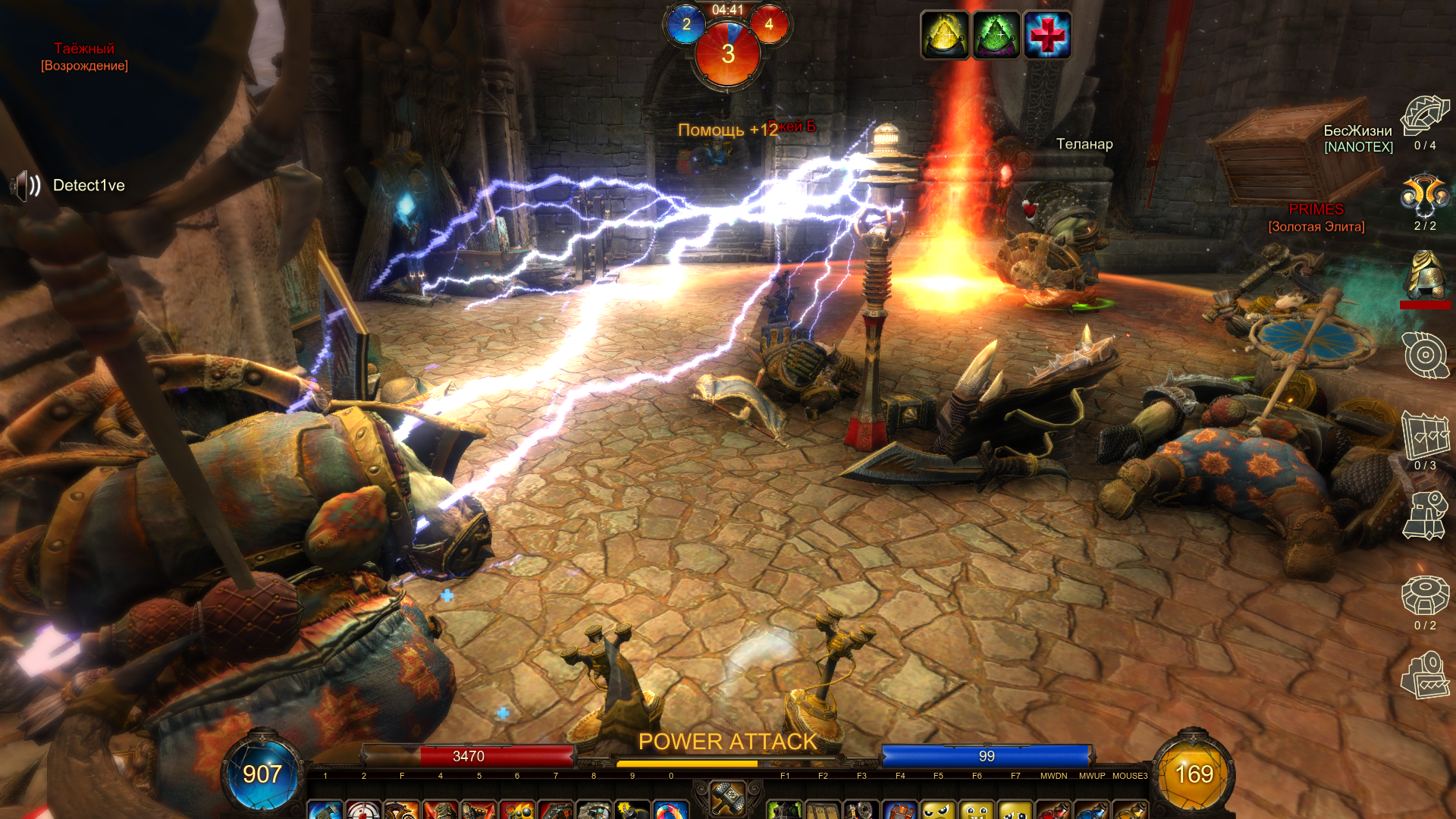Use the yellow potion on MOUSE3 slot
The width and height of the screenshot is (1456, 819).
click(x=1130, y=811)
